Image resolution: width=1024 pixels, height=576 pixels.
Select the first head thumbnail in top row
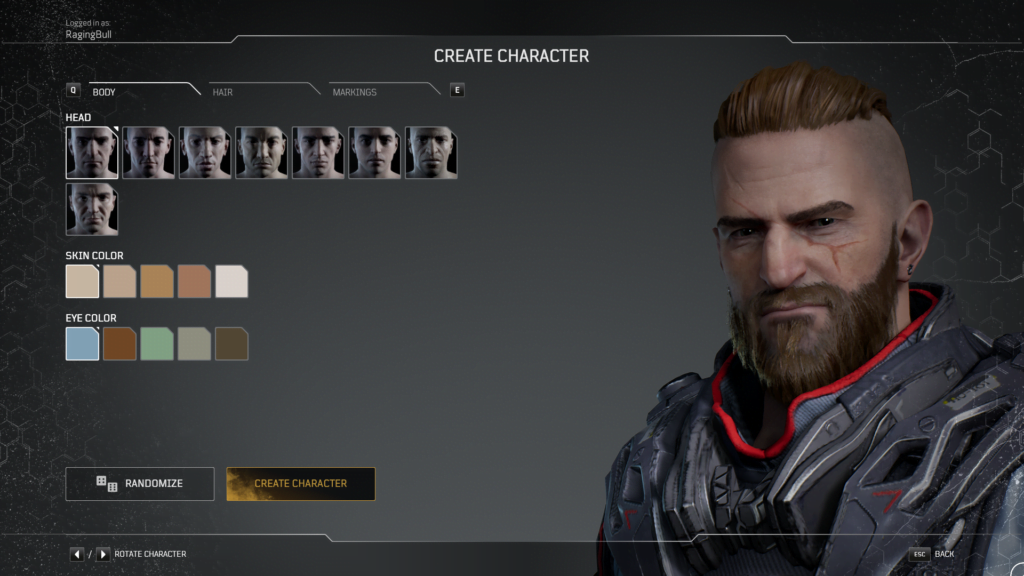92,153
